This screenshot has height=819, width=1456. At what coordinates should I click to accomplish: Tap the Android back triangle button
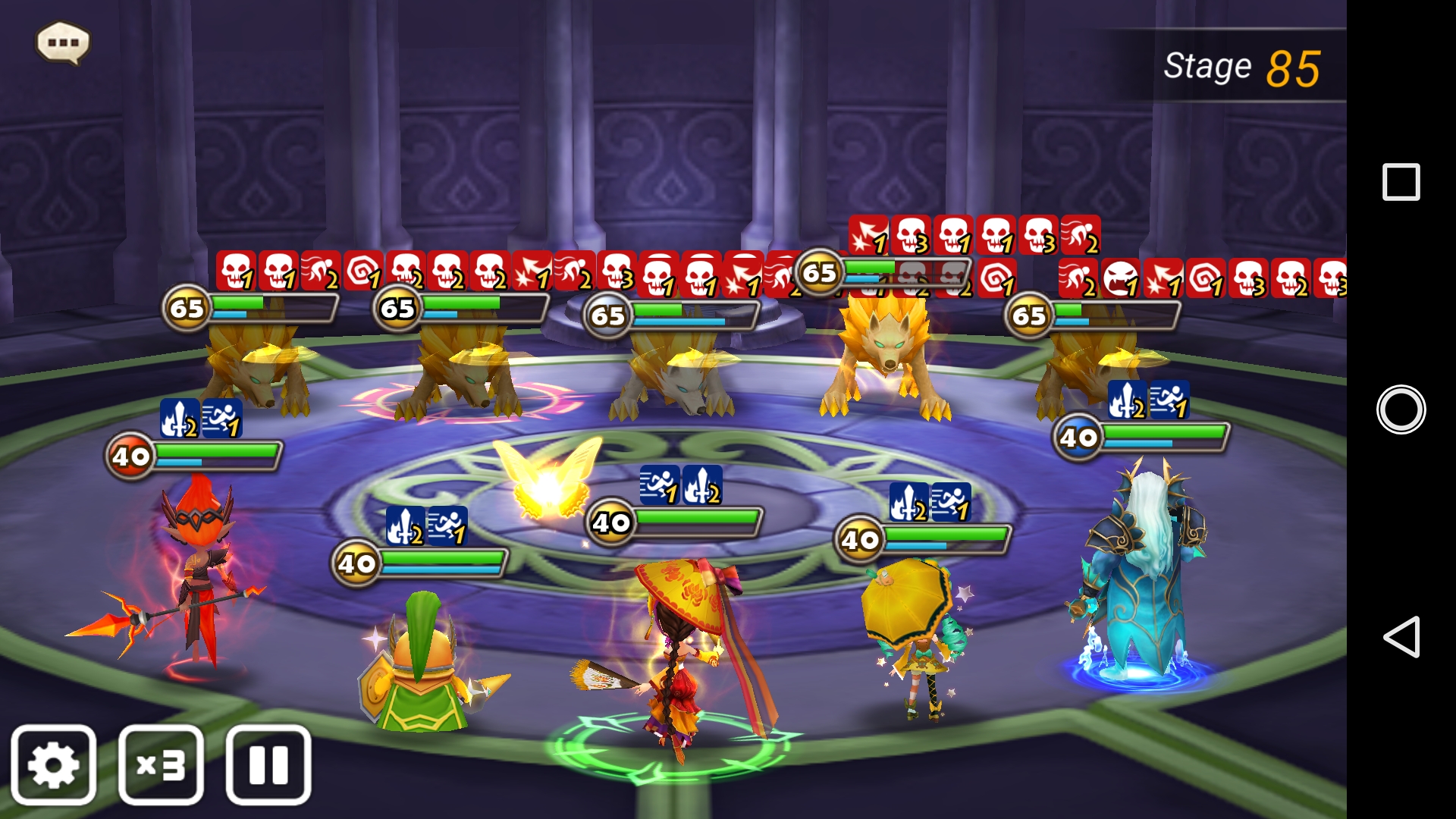tap(1401, 637)
